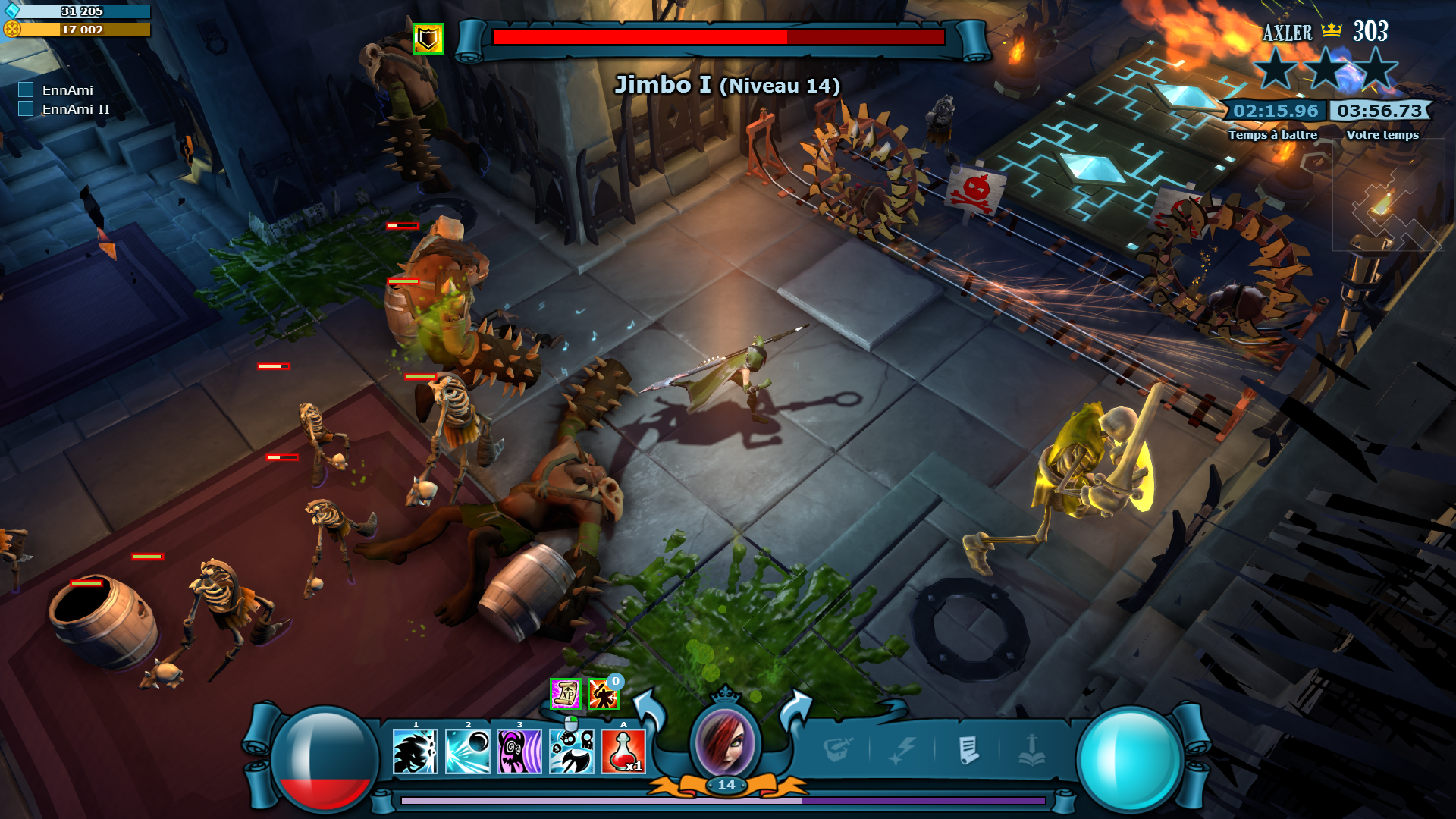Trigger the skull and axe ability
The height and width of the screenshot is (819, 1456).
[x=572, y=752]
